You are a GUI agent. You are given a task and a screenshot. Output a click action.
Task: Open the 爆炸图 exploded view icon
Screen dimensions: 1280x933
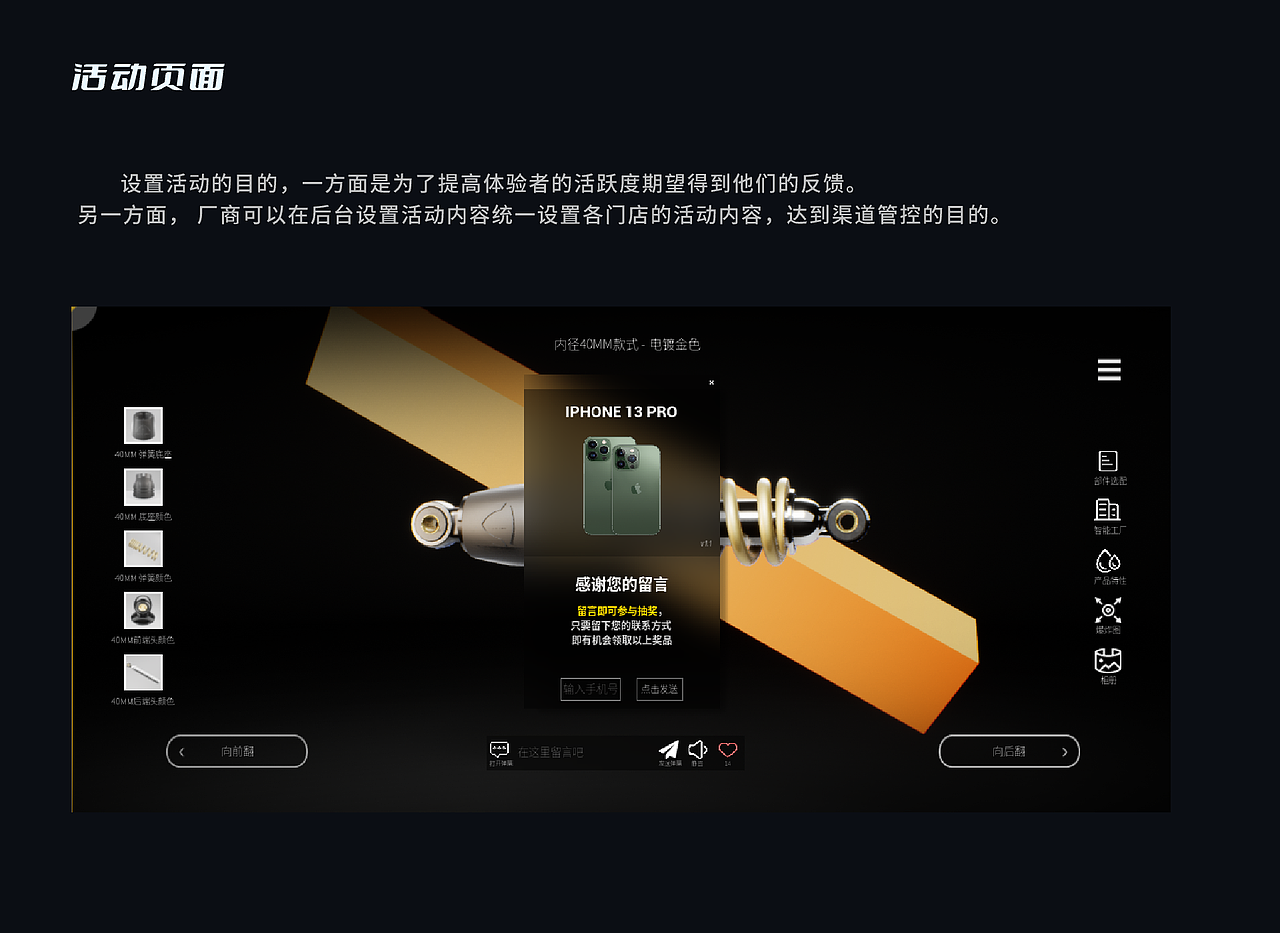click(1108, 610)
